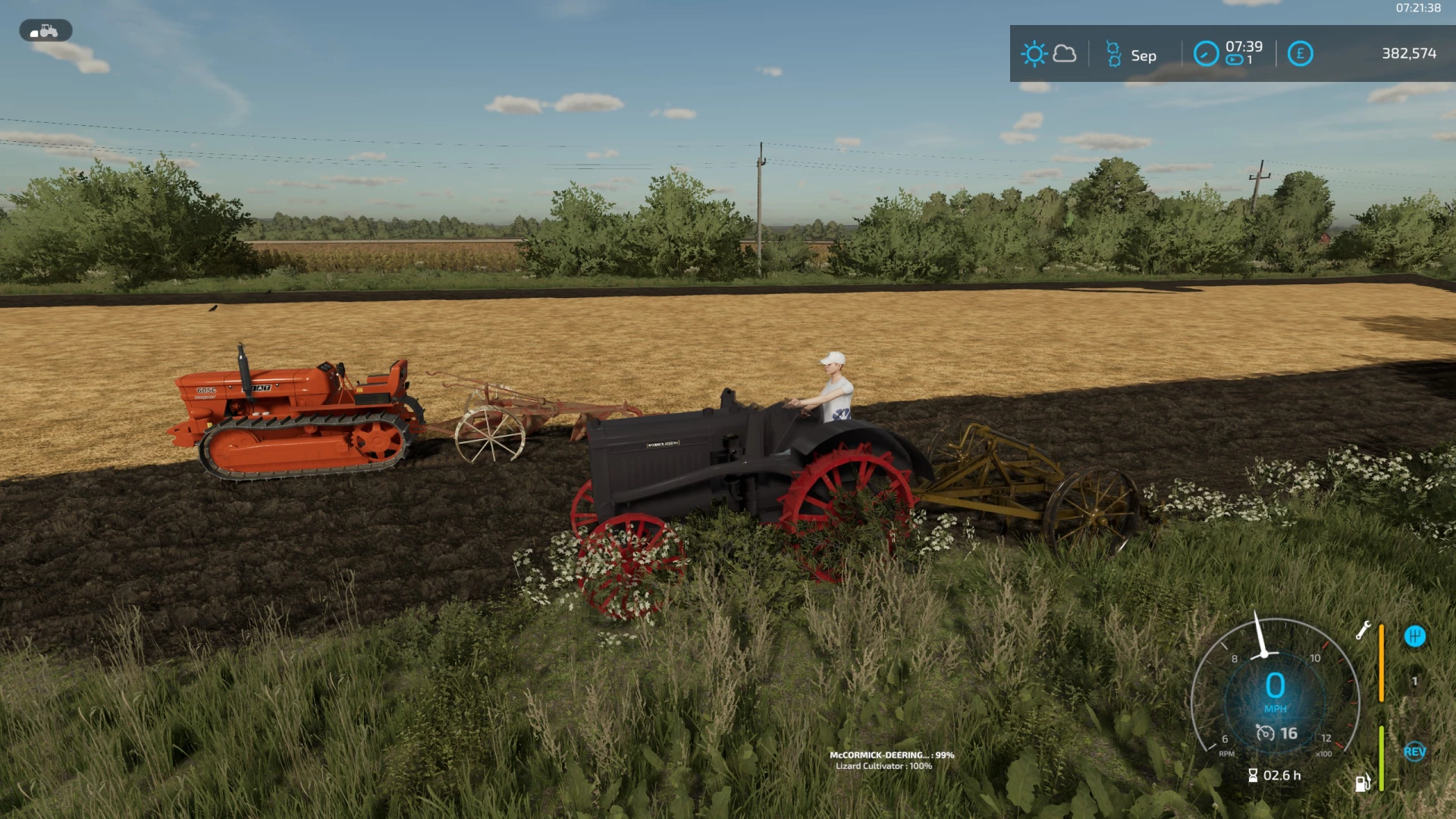1456x819 pixels.
Task: Click the Sep month label in the HUD
Action: 1144,55
